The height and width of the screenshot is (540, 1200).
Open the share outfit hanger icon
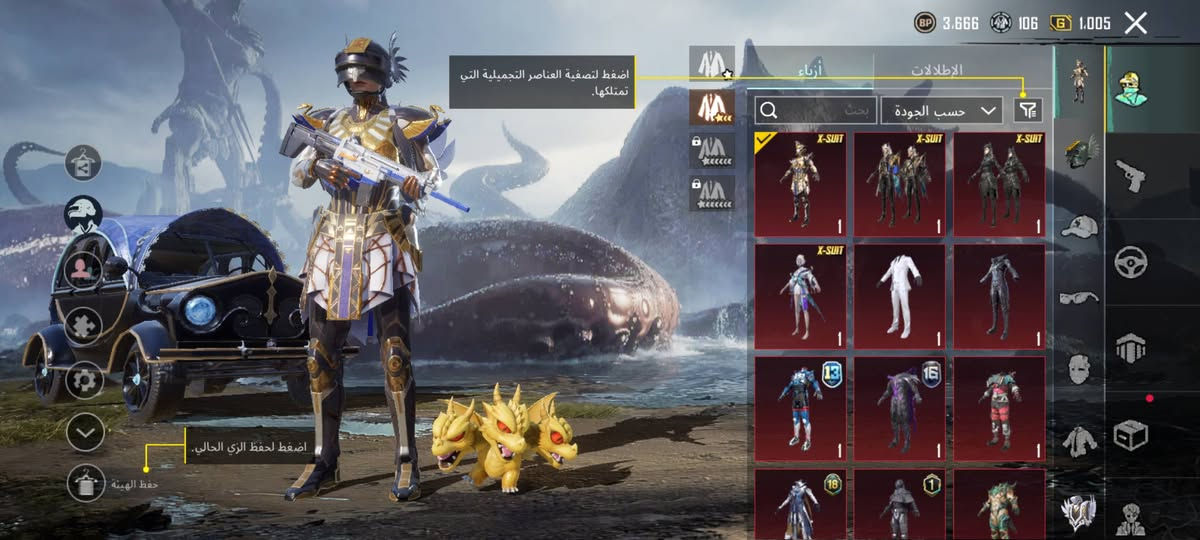tap(85, 161)
